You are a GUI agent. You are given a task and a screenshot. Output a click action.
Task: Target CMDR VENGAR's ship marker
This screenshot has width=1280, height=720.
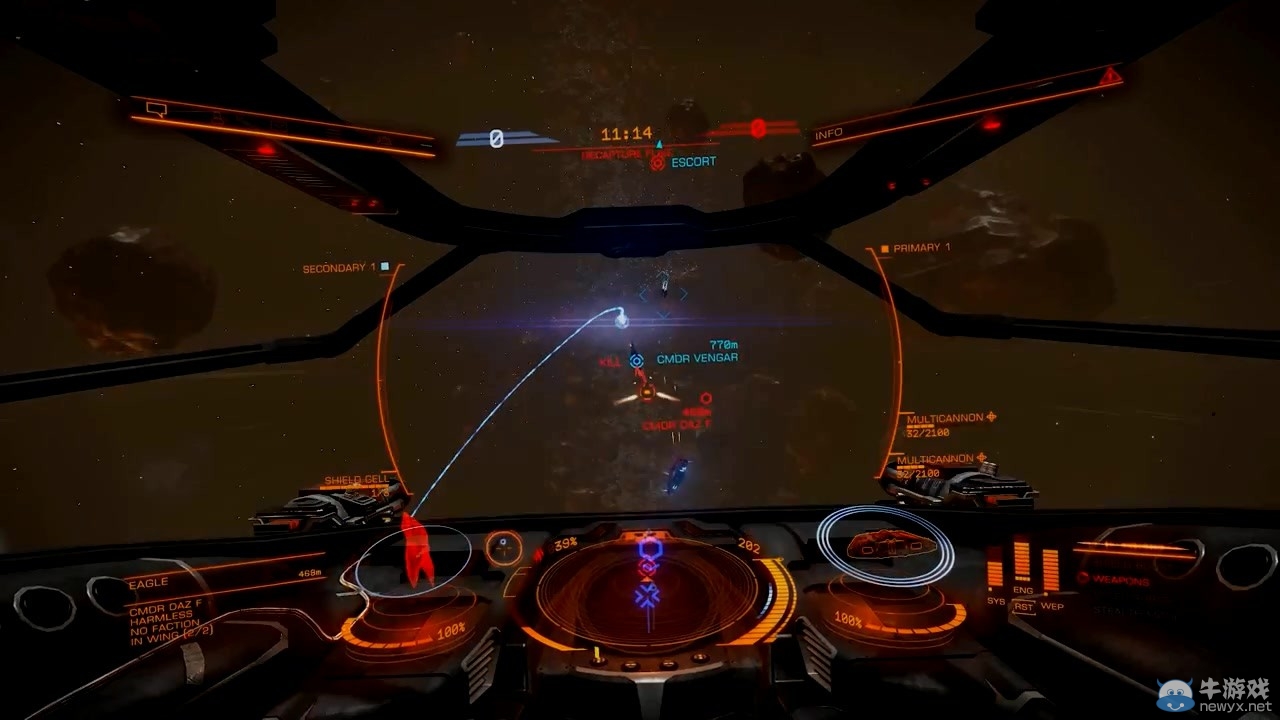(x=636, y=358)
